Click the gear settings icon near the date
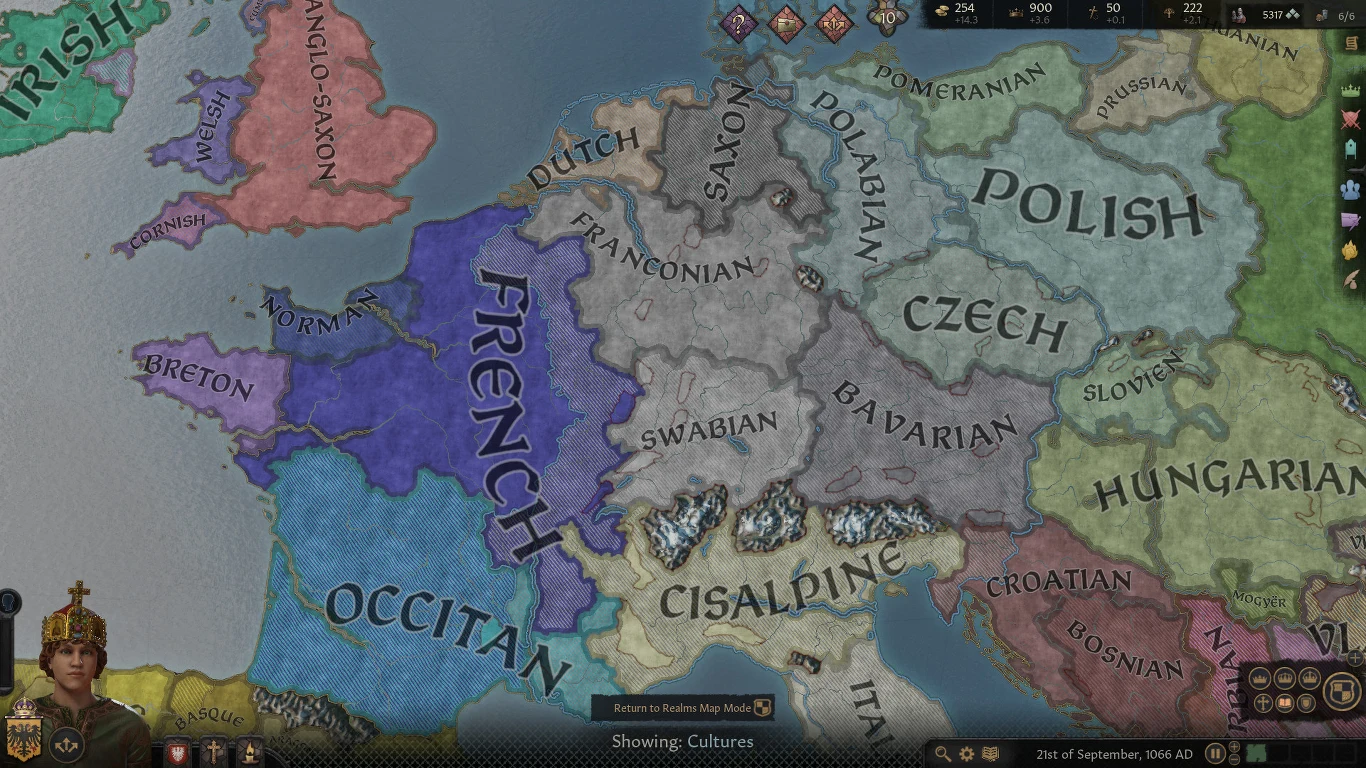Screen dimensions: 1366x768 (966, 753)
